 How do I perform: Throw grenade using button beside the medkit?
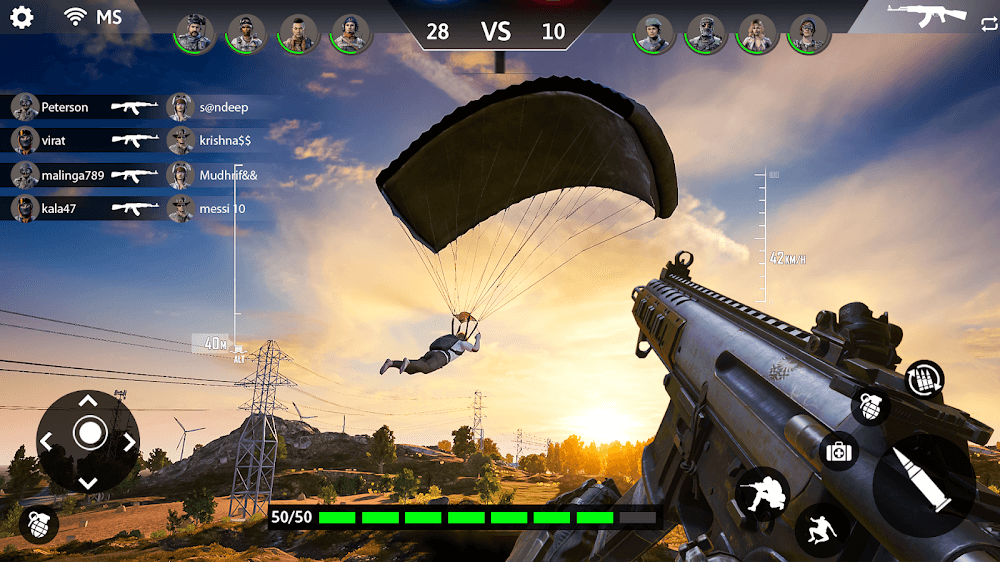870,406
